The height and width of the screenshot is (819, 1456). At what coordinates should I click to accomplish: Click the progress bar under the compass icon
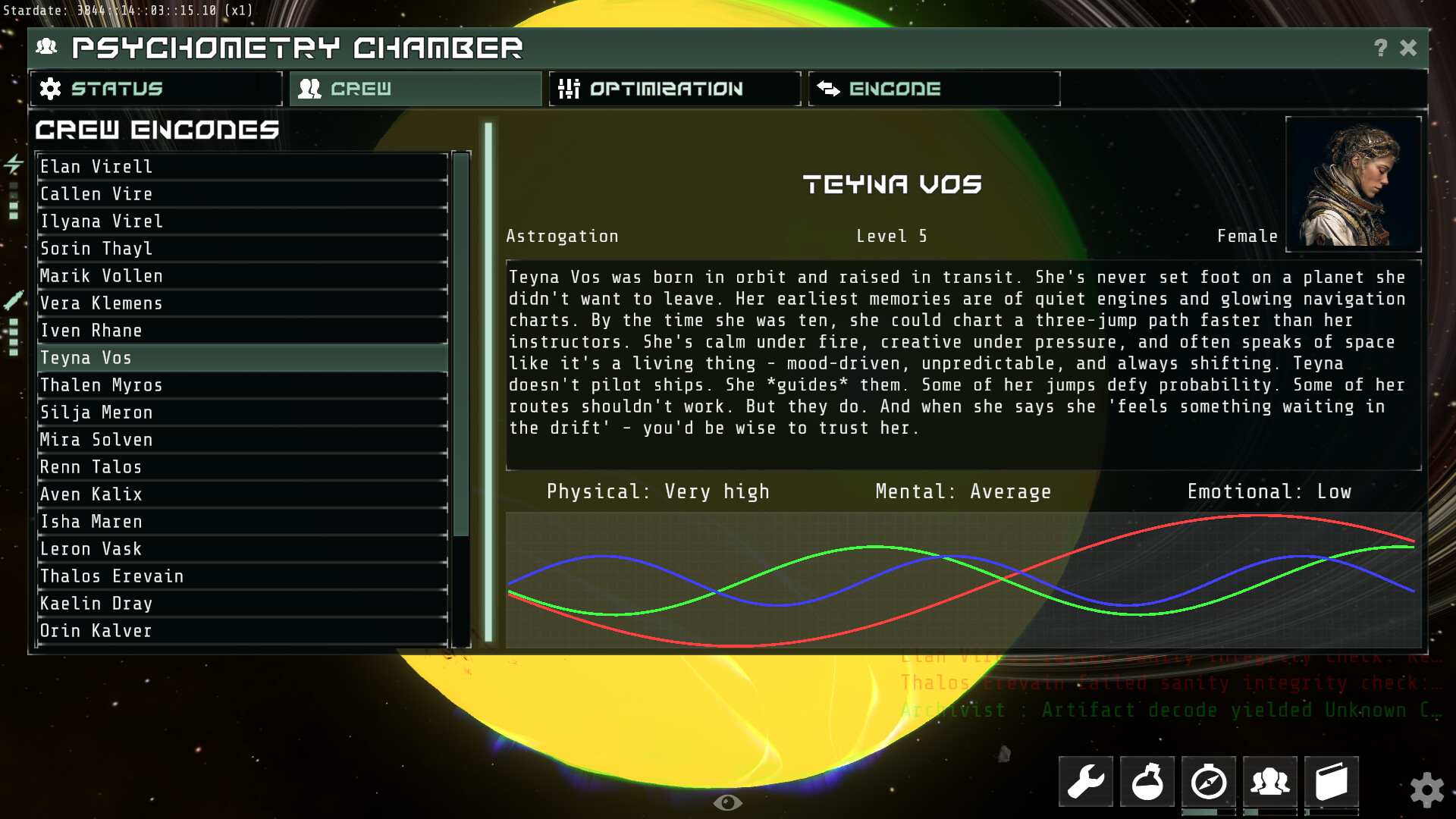[1208, 810]
